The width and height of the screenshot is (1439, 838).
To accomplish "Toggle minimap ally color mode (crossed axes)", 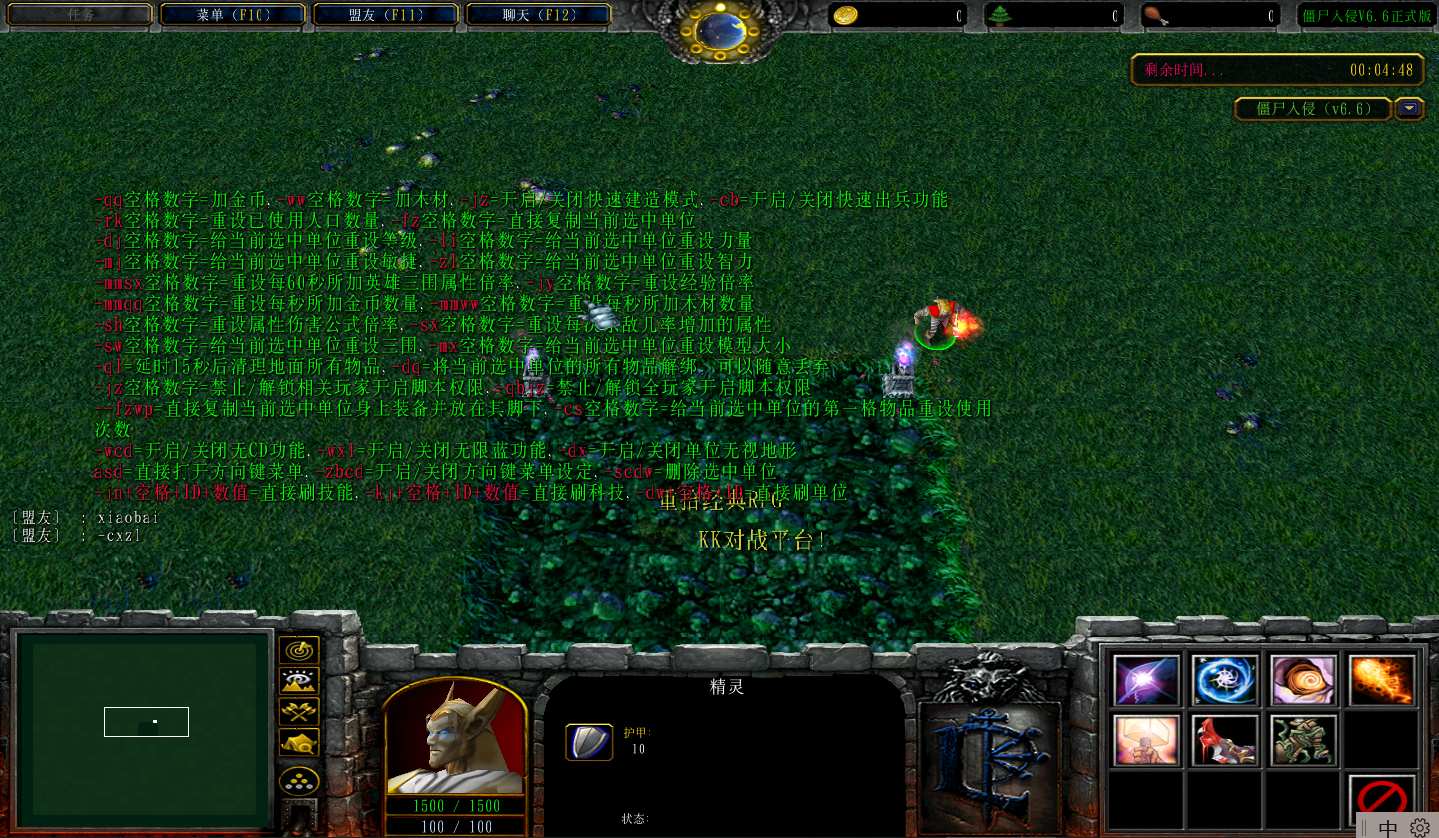I will (299, 711).
